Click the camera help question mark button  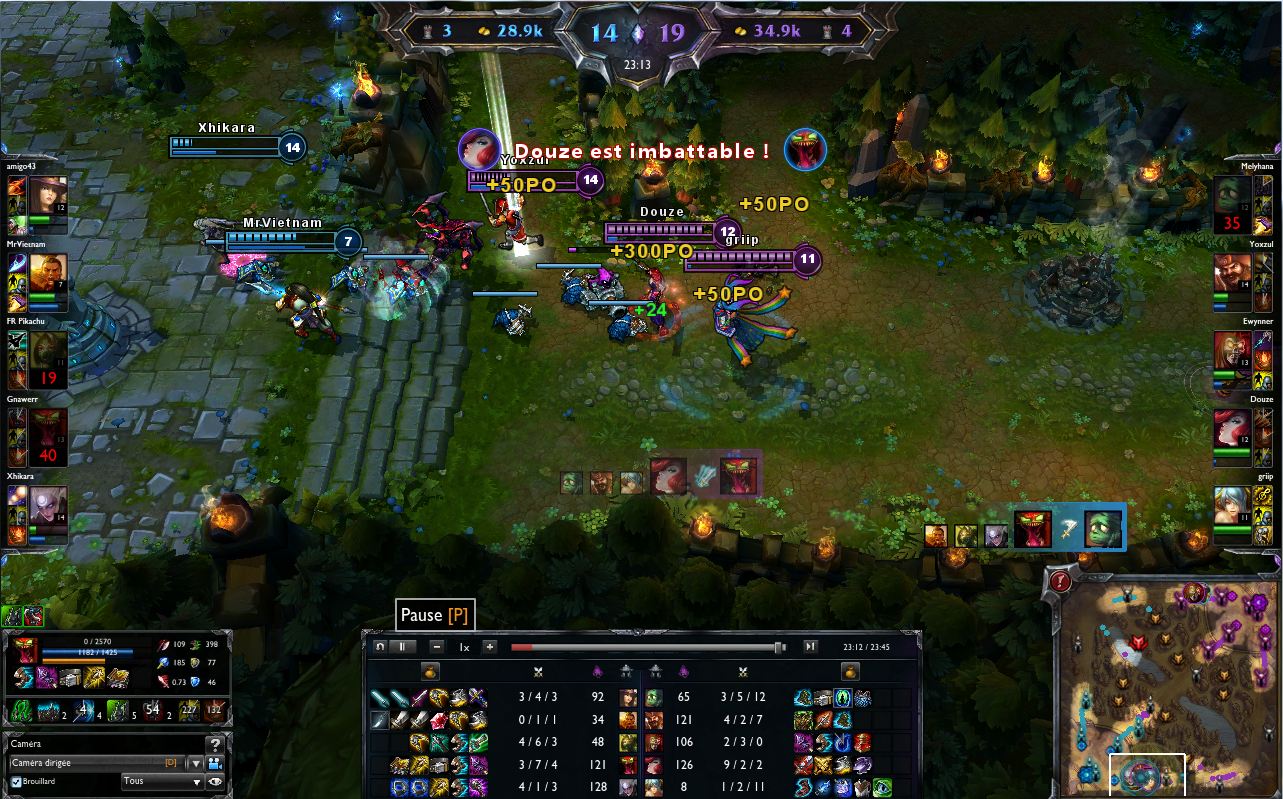tap(214, 745)
